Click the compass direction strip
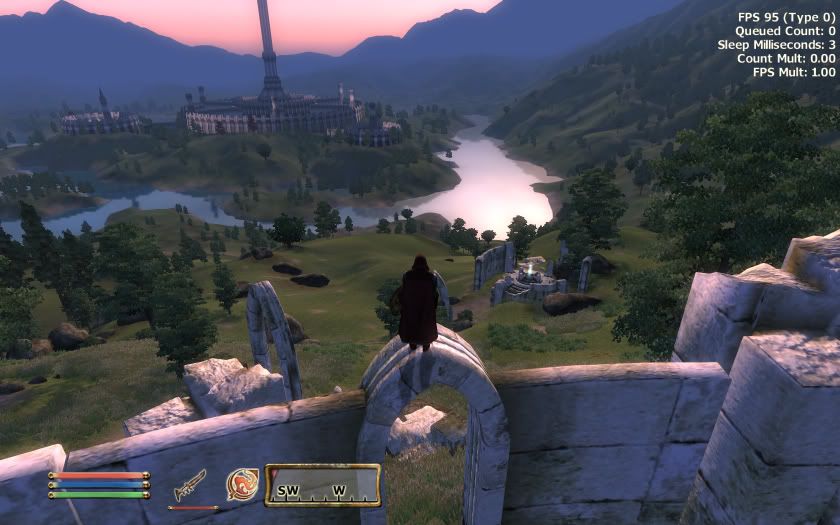Image resolution: width=840 pixels, height=525 pixels. (x=322, y=485)
